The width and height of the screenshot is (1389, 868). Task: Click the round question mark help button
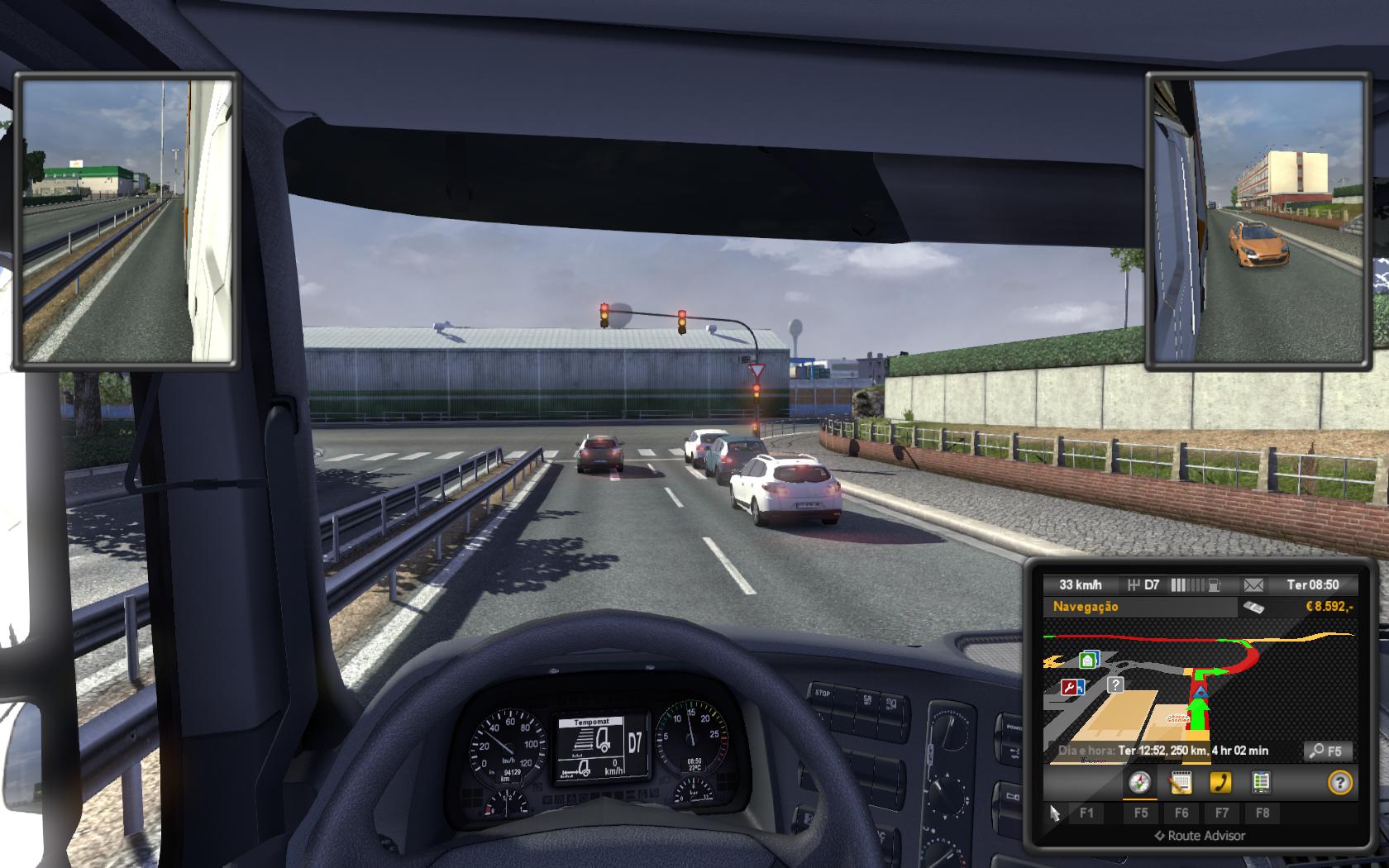tap(1339, 782)
